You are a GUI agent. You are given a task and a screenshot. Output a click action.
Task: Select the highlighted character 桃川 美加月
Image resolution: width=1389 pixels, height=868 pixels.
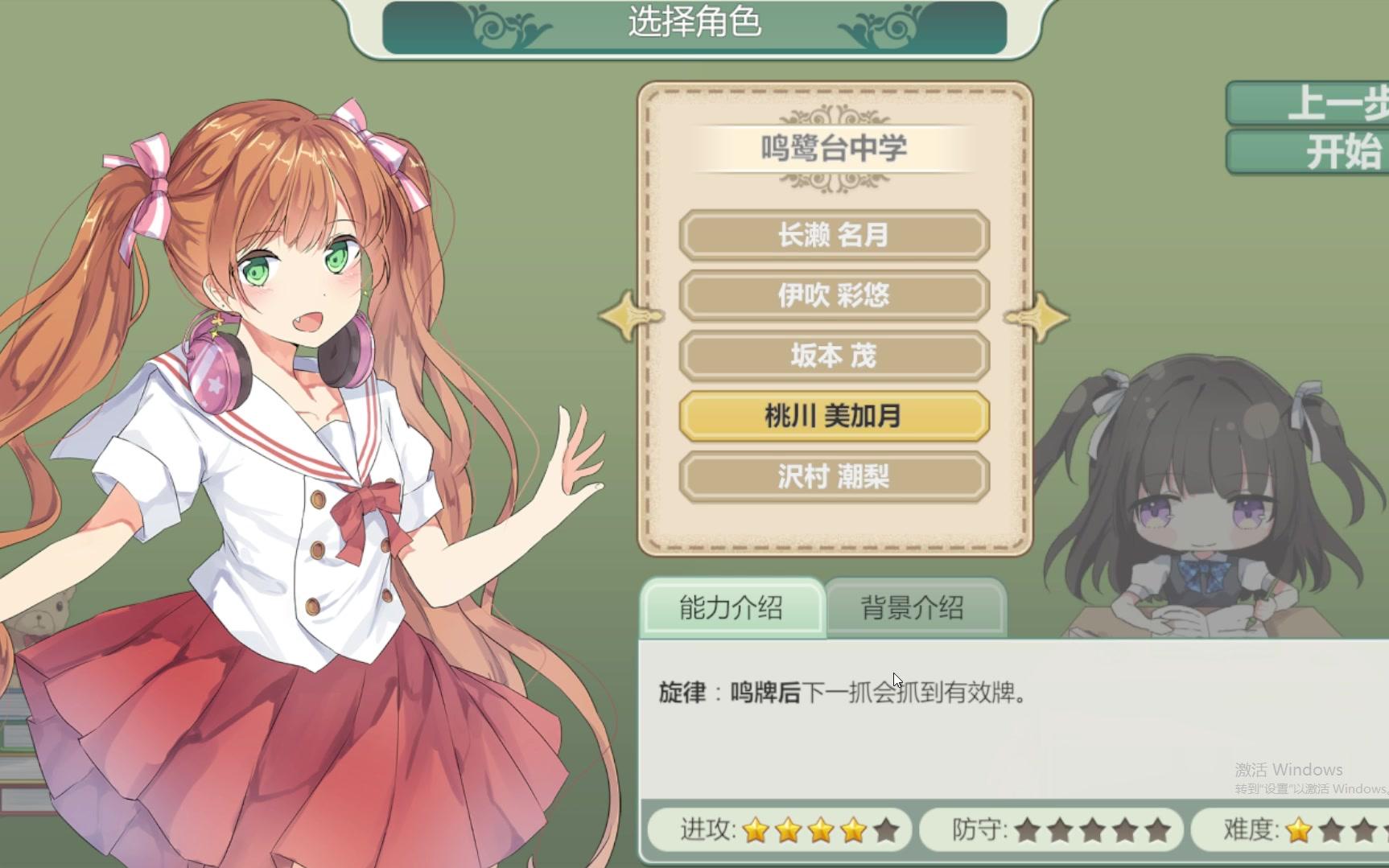coord(835,417)
